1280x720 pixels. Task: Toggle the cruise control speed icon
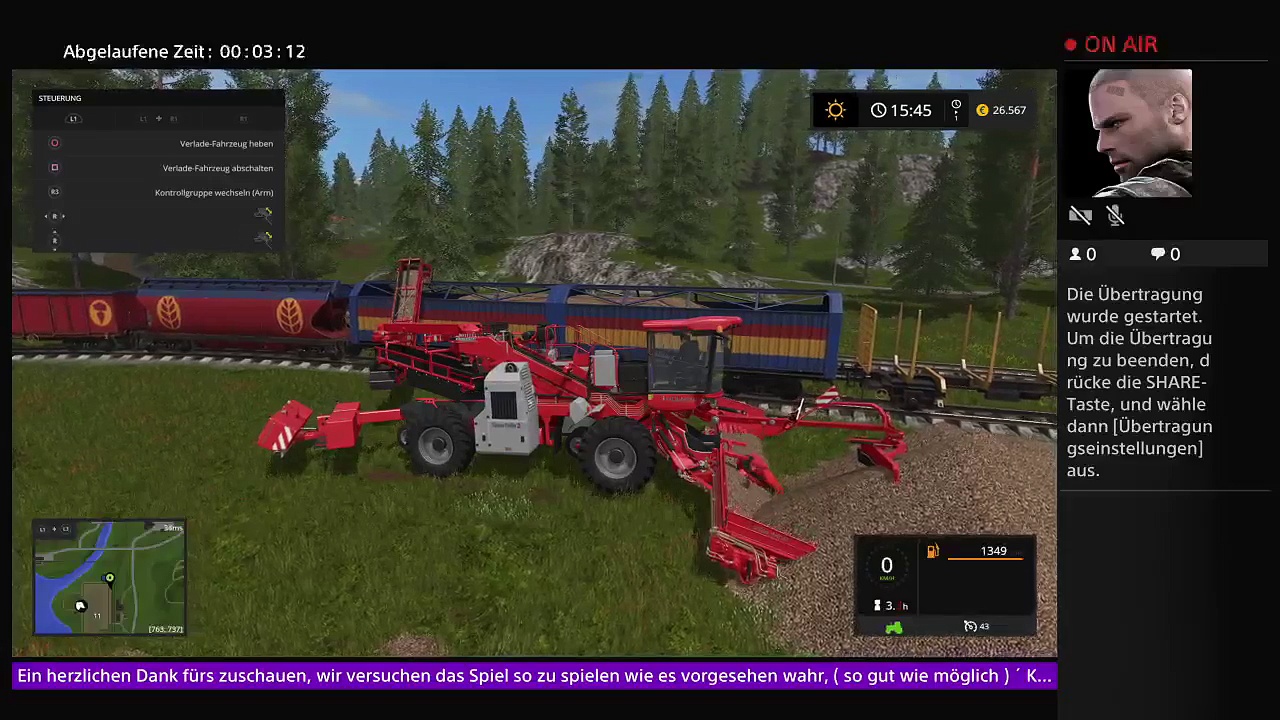pos(970,626)
